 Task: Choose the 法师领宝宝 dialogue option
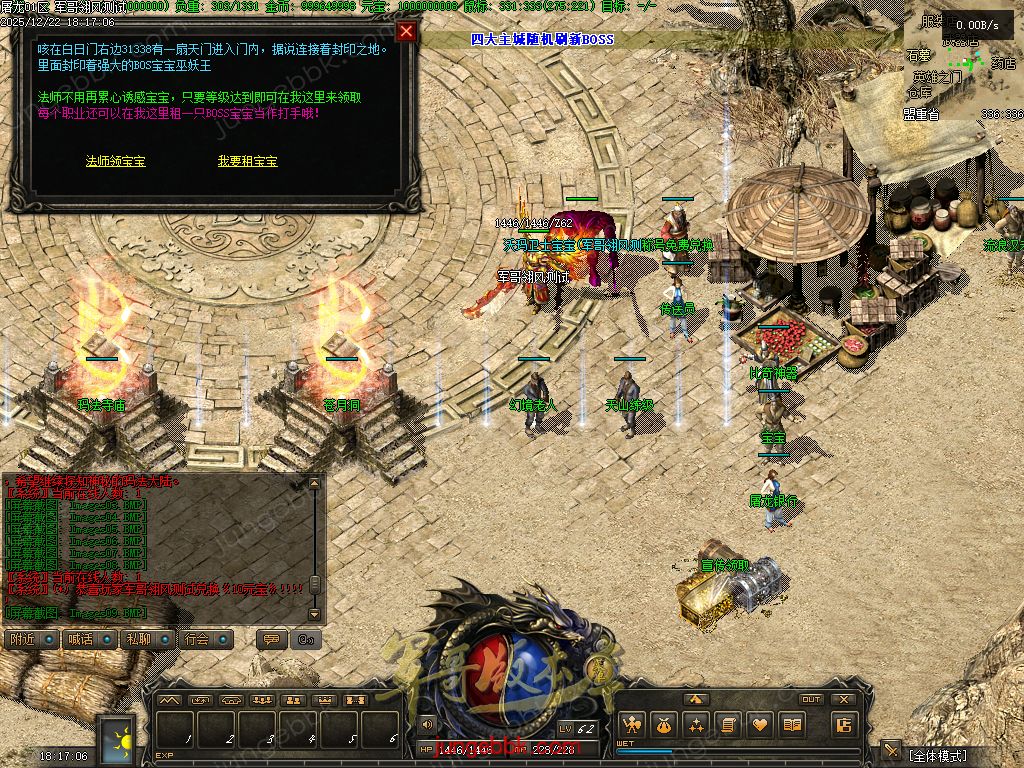coord(116,161)
